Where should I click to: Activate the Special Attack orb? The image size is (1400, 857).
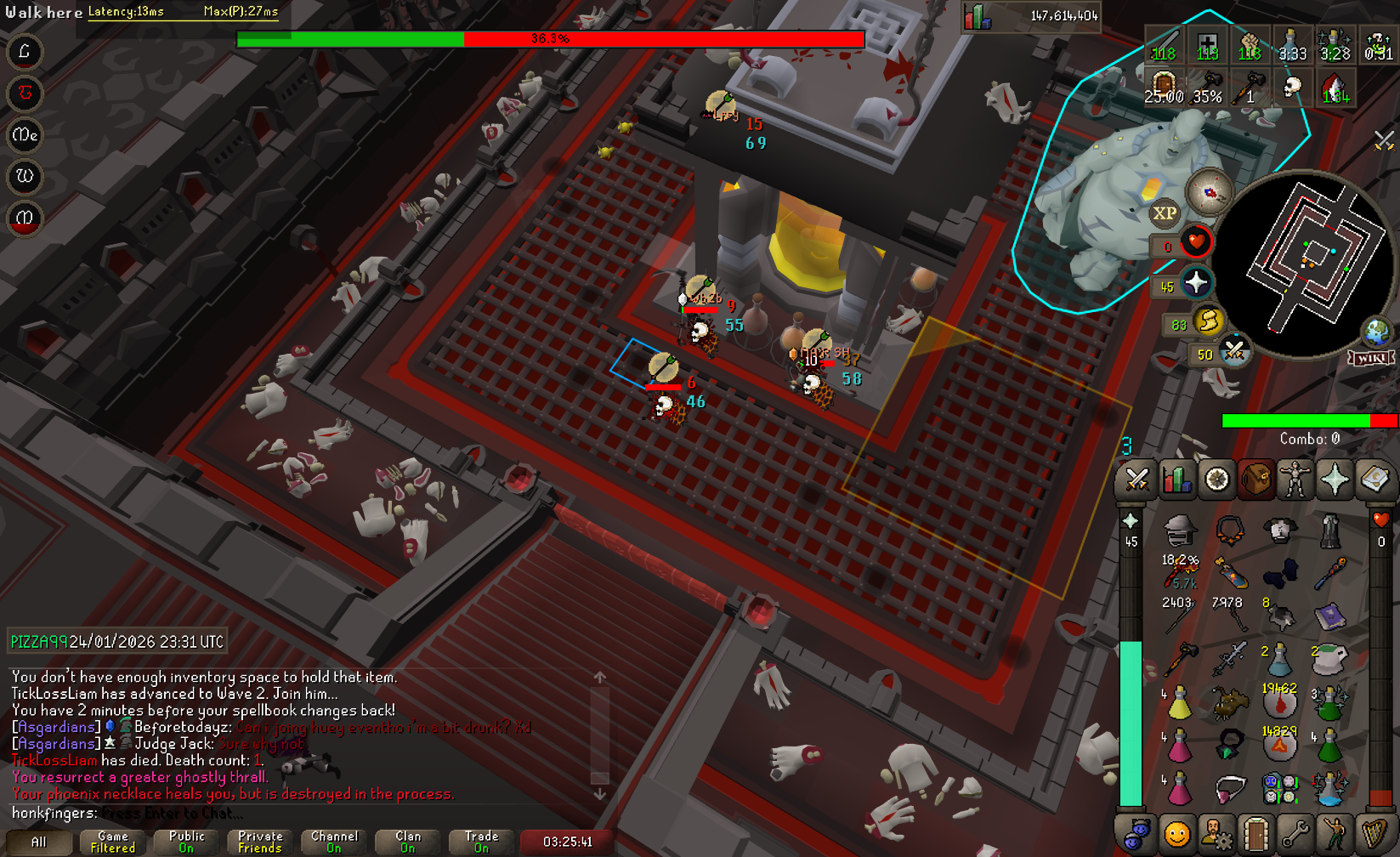[x=1233, y=351]
